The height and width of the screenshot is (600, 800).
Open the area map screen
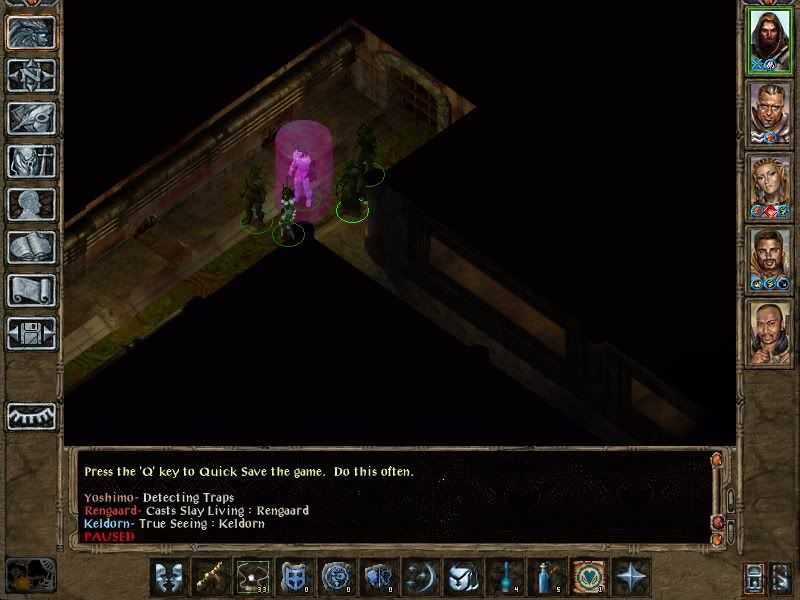[31, 76]
